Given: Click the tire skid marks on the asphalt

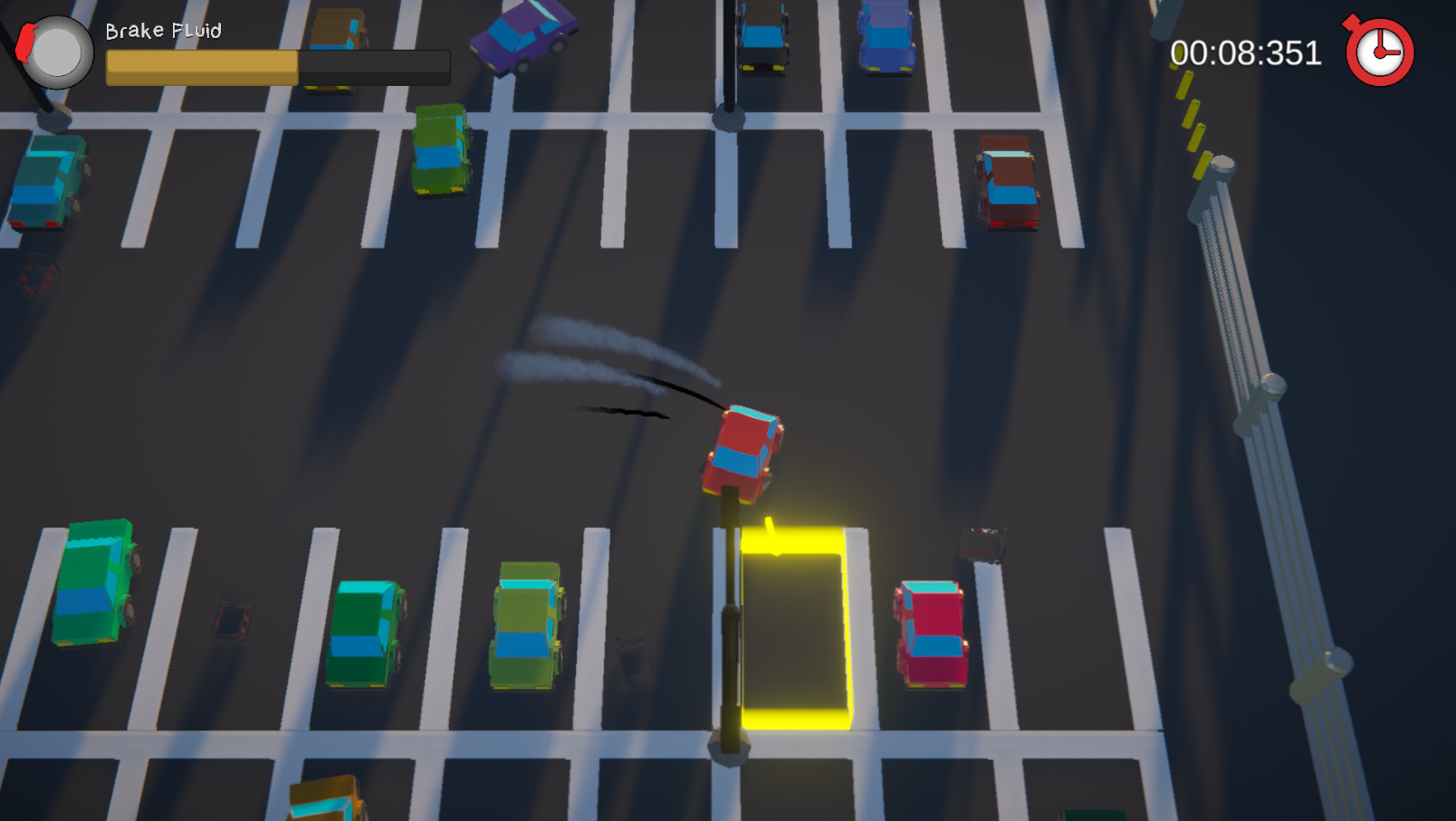Looking at the screenshot, I should [625, 412].
